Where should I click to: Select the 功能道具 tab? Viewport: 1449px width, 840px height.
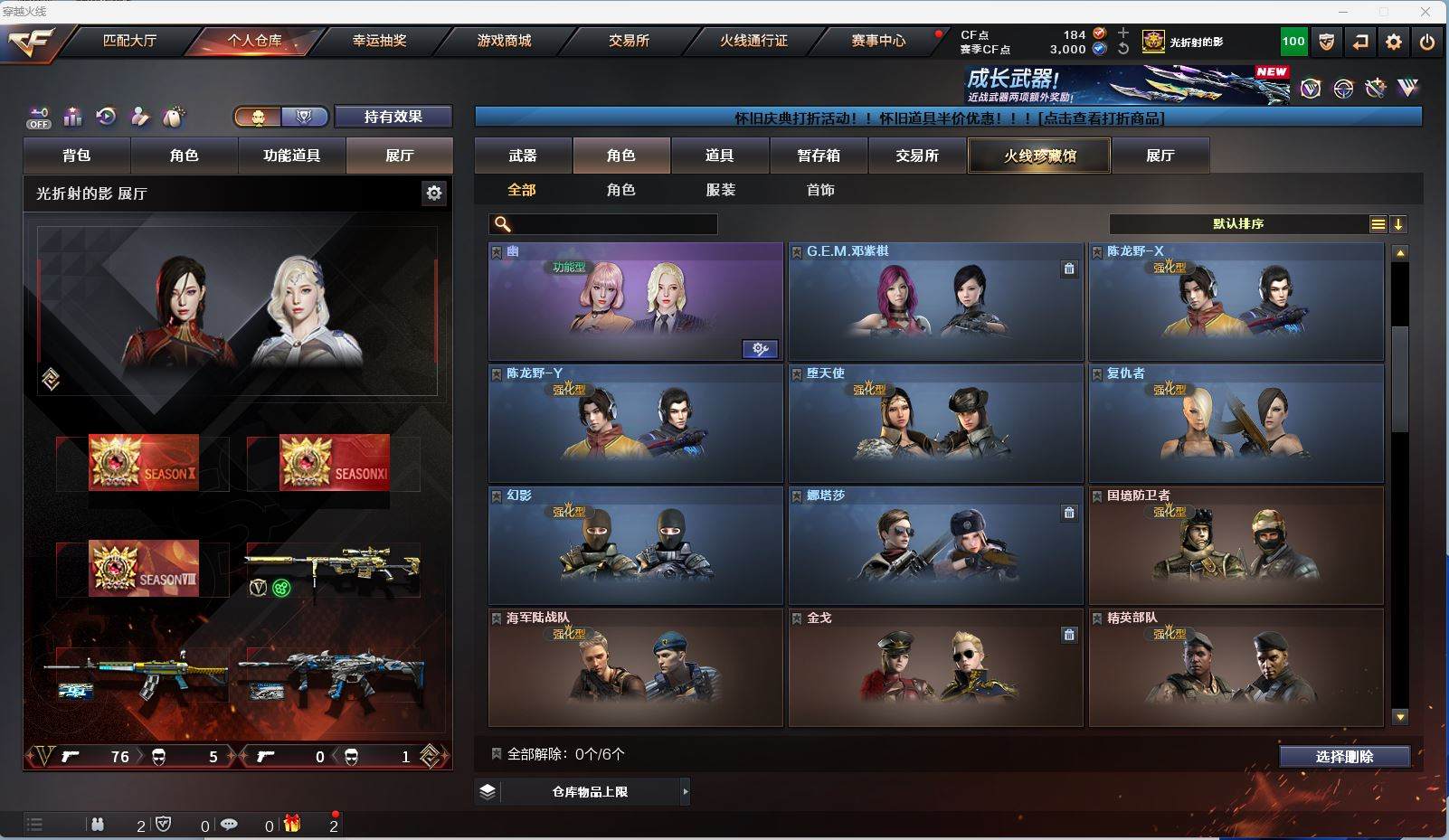pyautogui.click(x=291, y=156)
